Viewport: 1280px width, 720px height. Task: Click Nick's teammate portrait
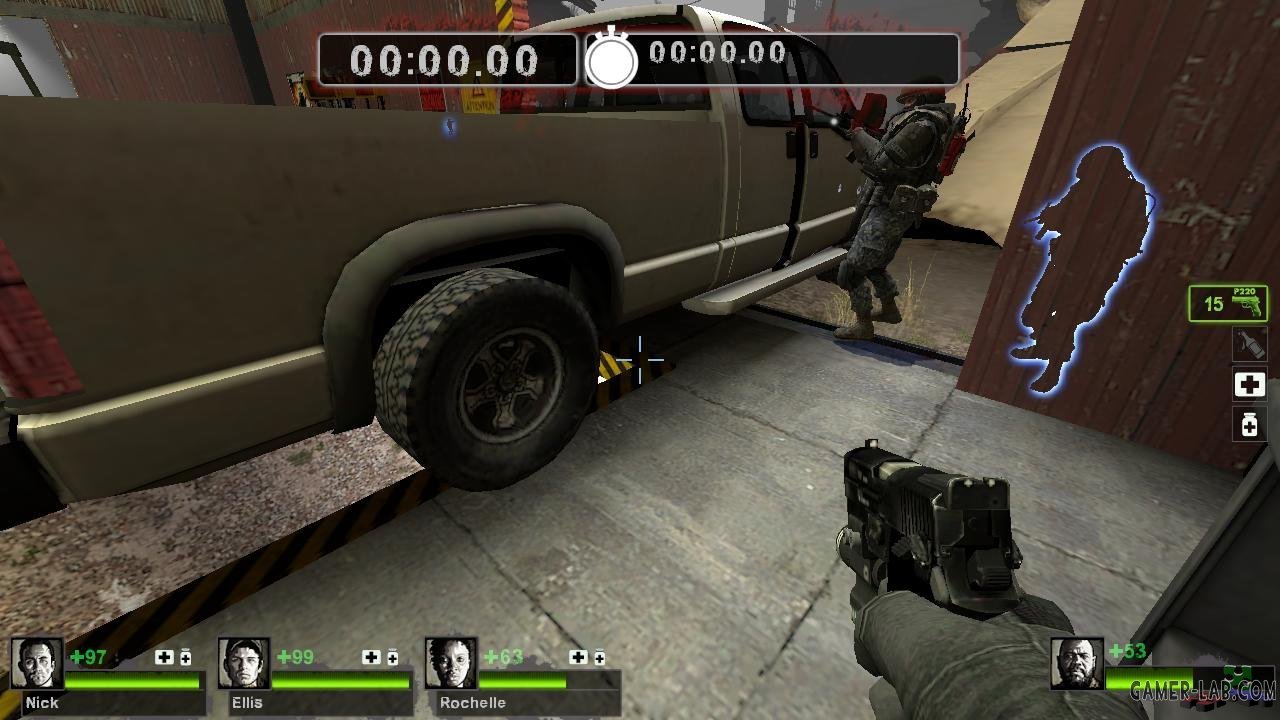(37, 663)
